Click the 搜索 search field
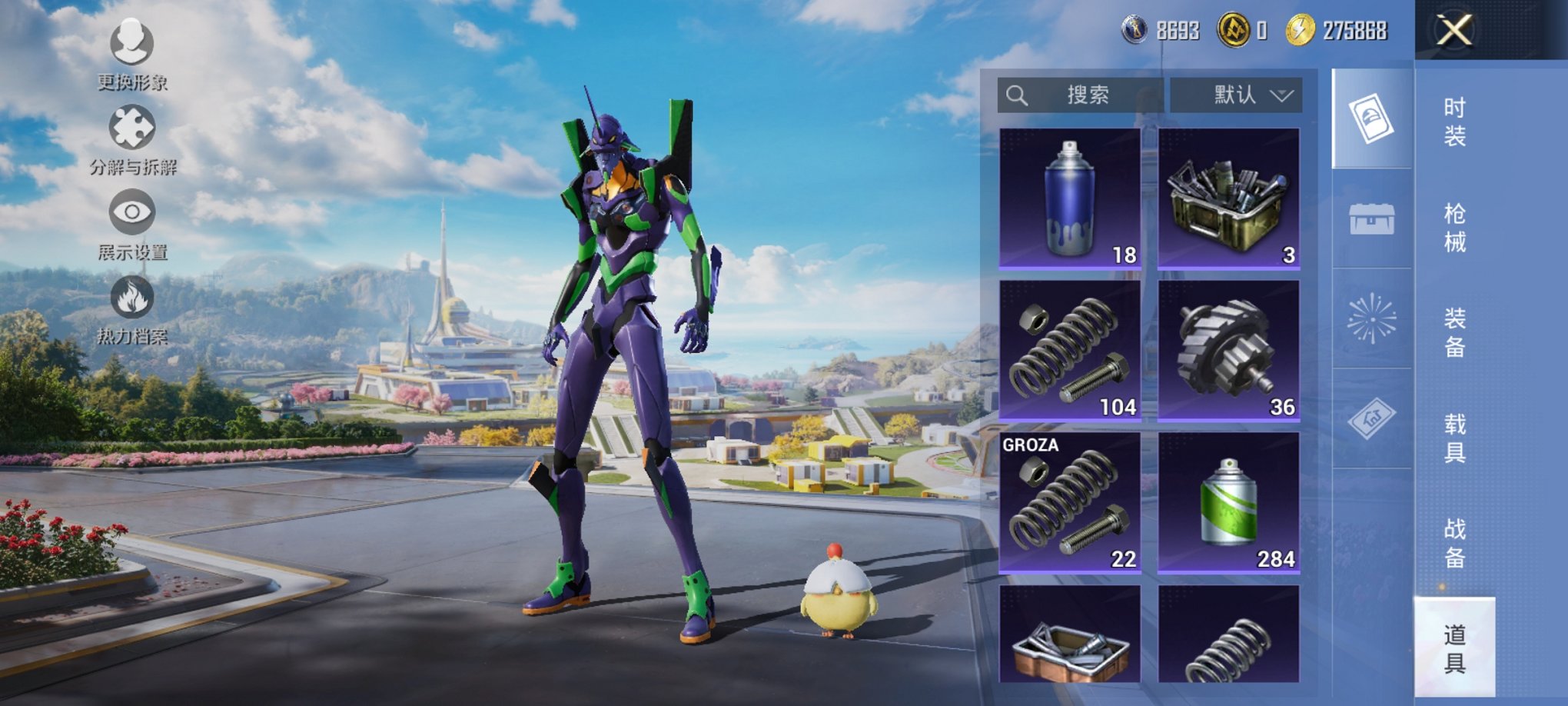The height and width of the screenshot is (706, 1568). pos(1080,95)
